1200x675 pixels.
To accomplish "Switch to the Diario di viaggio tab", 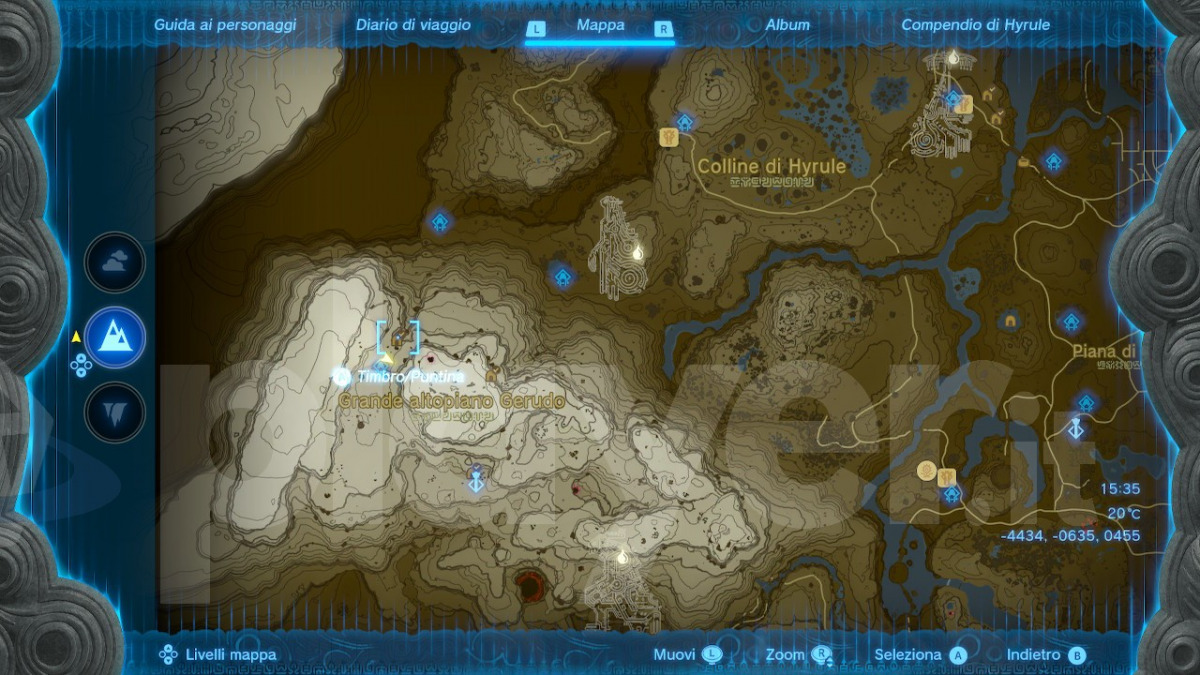I will [413, 25].
